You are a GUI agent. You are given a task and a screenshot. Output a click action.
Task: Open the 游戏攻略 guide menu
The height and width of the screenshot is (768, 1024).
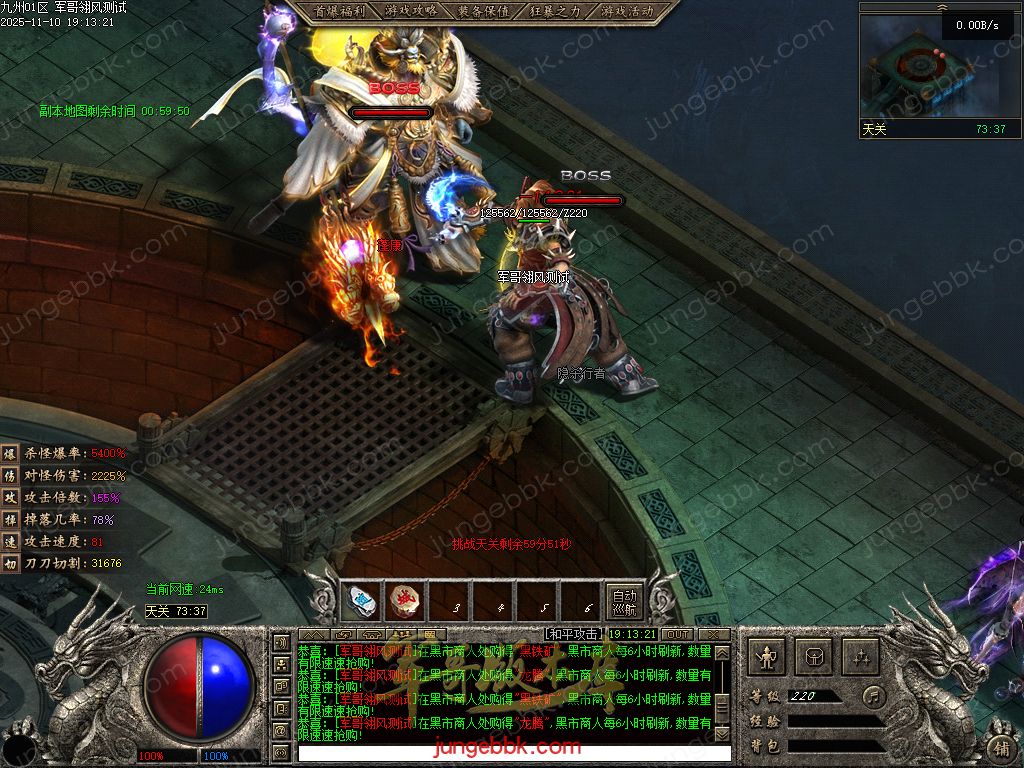(410, 11)
